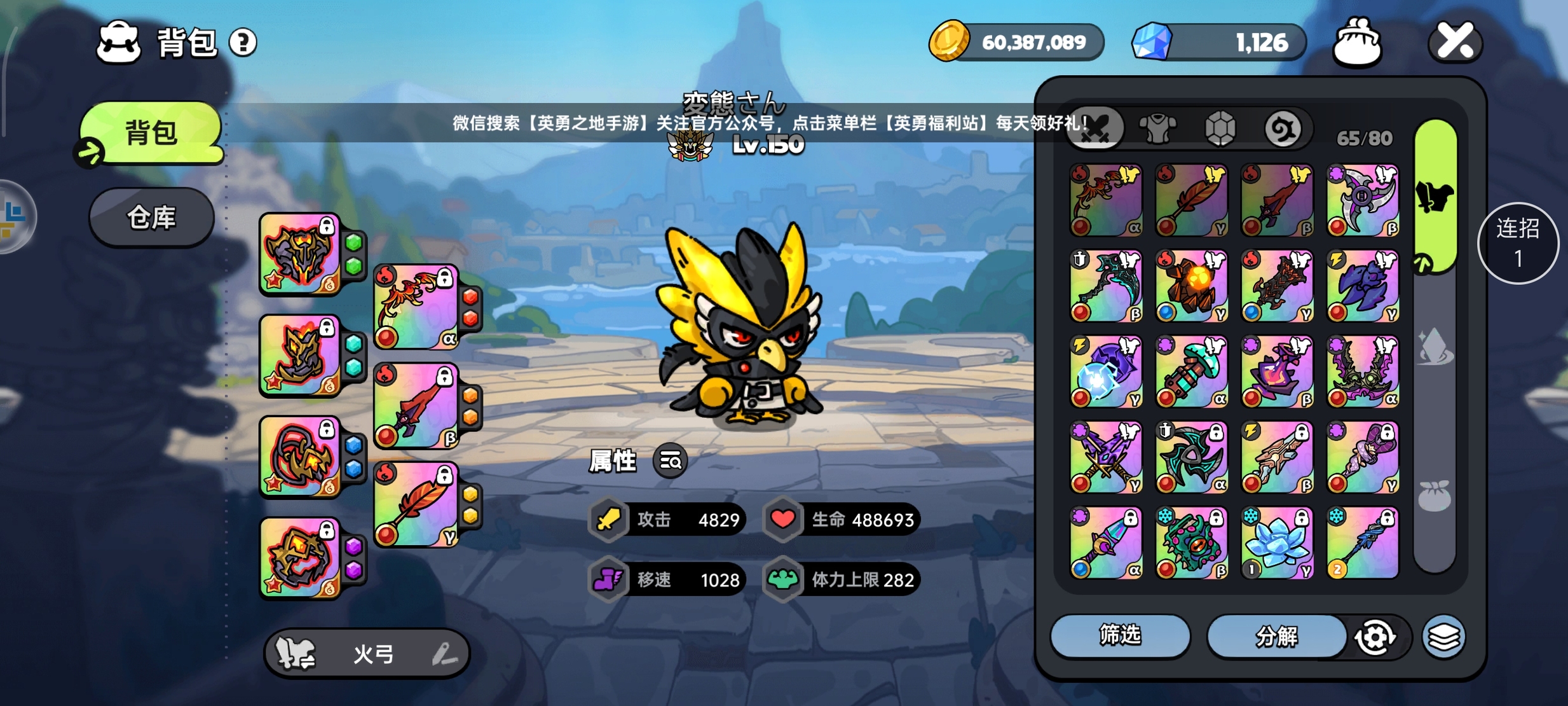The width and height of the screenshot is (1568, 706).
Task: Tap the 分解 dismantle button
Action: (1276, 635)
